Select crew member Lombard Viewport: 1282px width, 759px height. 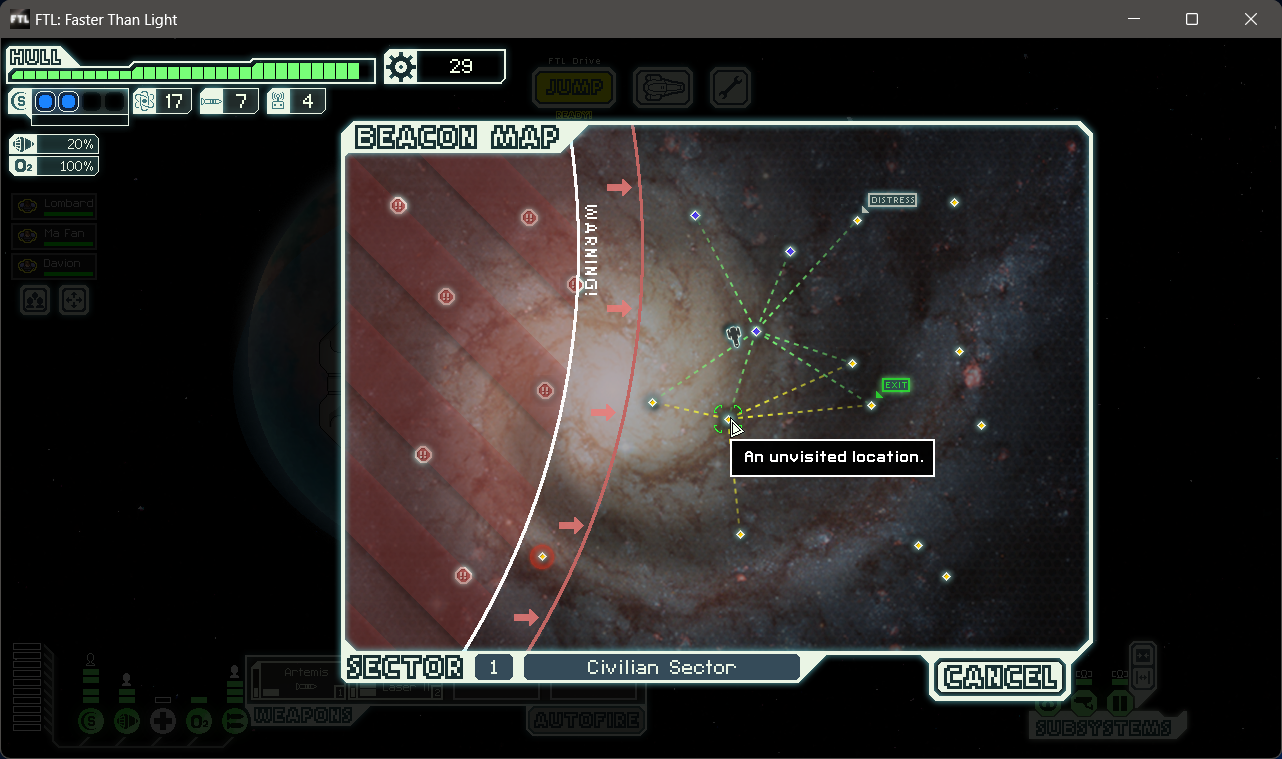(52, 205)
